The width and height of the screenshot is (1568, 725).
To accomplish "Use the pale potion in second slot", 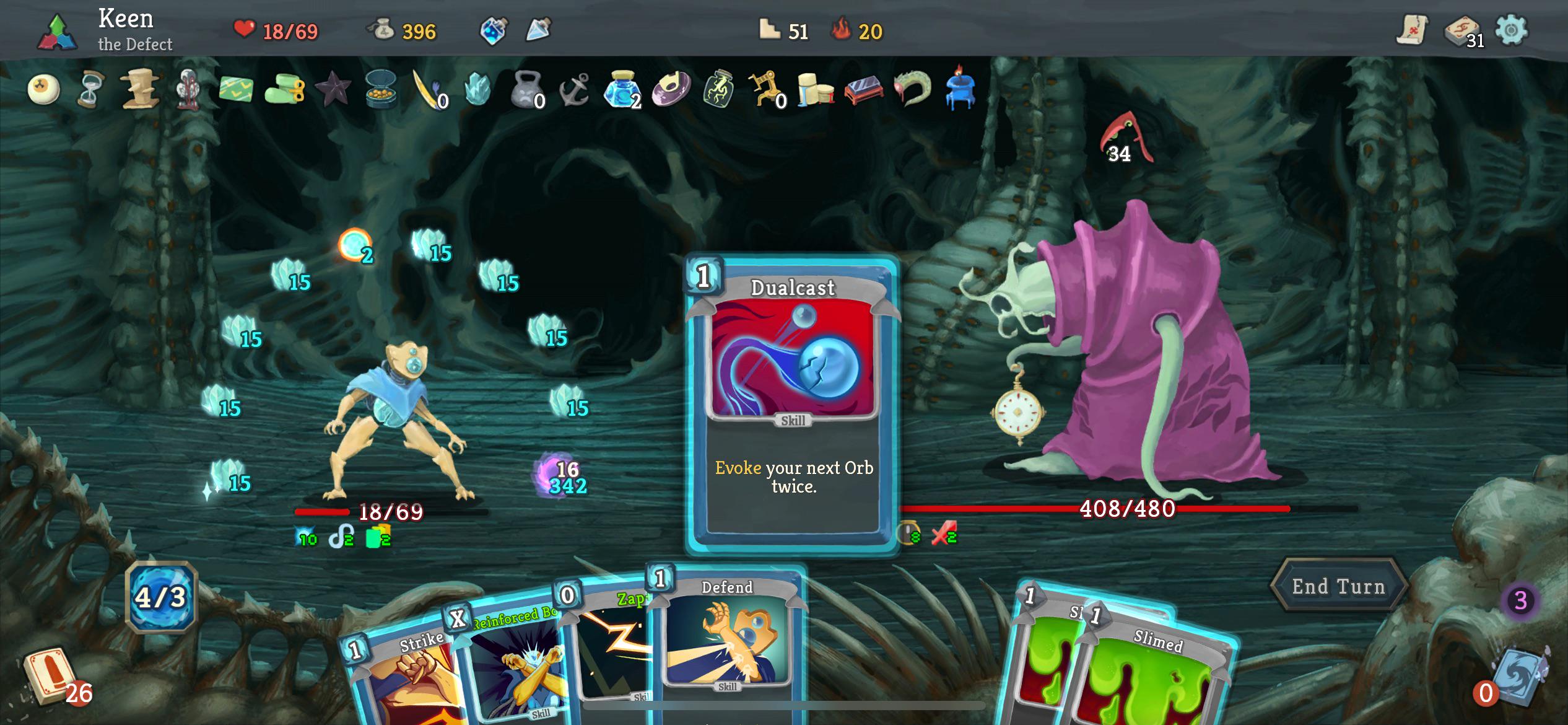I will [538, 30].
